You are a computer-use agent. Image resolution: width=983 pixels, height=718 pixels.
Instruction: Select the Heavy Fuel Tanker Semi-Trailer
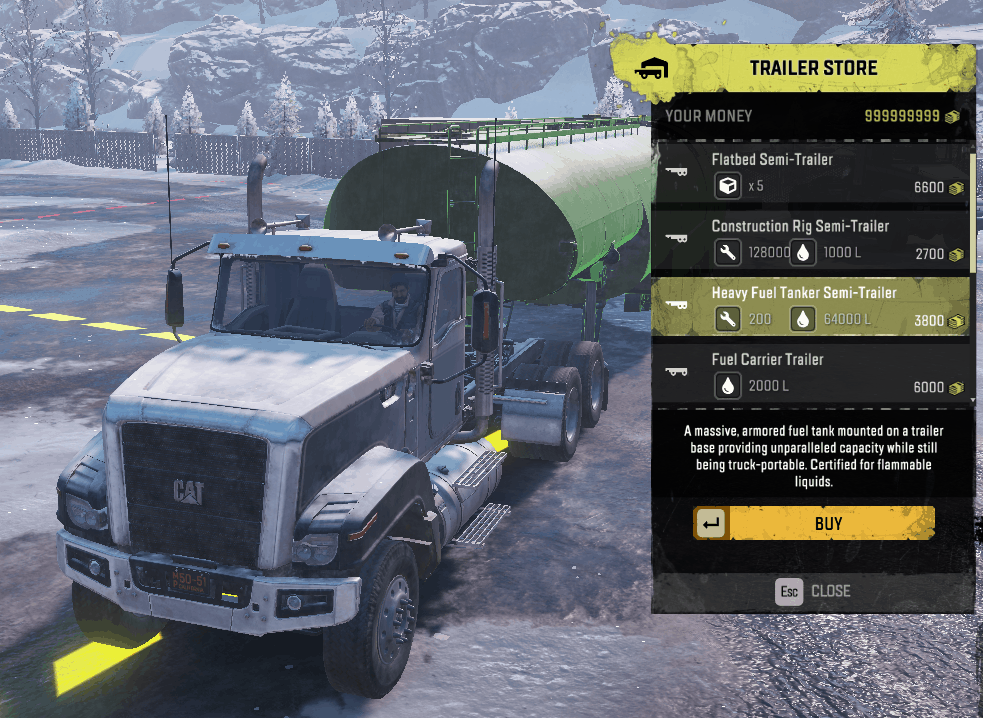810,306
